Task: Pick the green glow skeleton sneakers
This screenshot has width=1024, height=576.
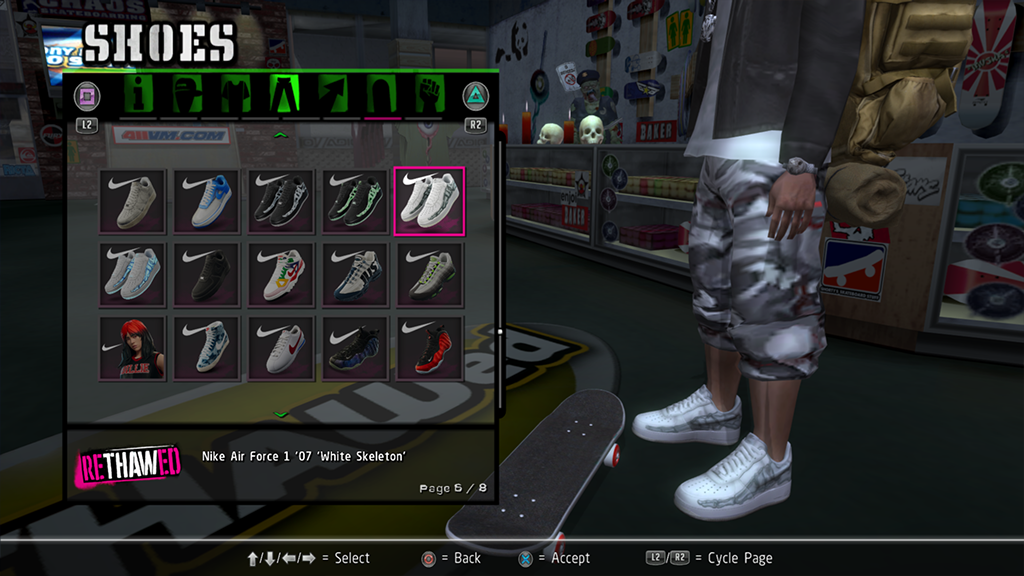Action: point(356,201)
